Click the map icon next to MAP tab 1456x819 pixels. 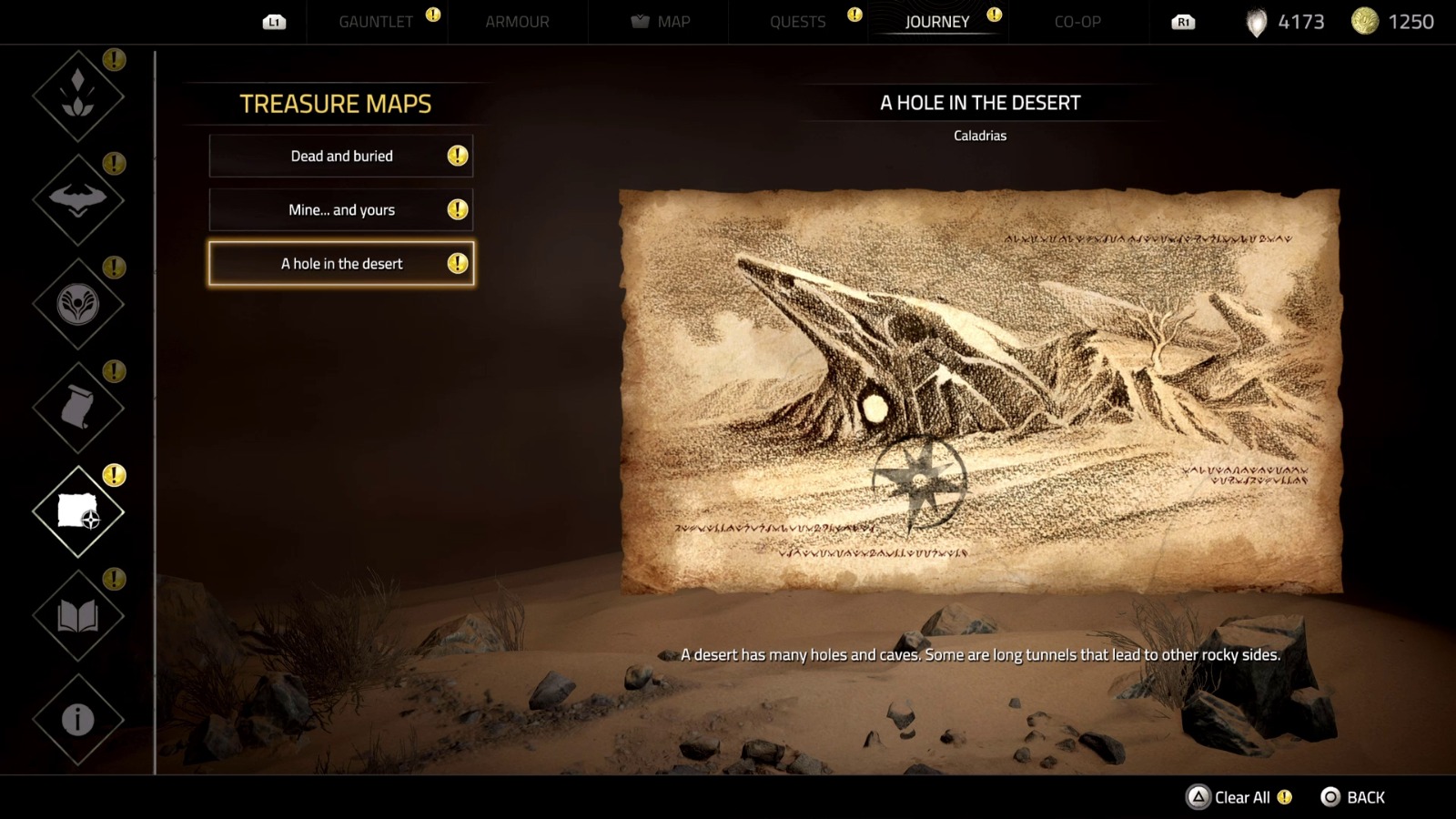point(640,21)
